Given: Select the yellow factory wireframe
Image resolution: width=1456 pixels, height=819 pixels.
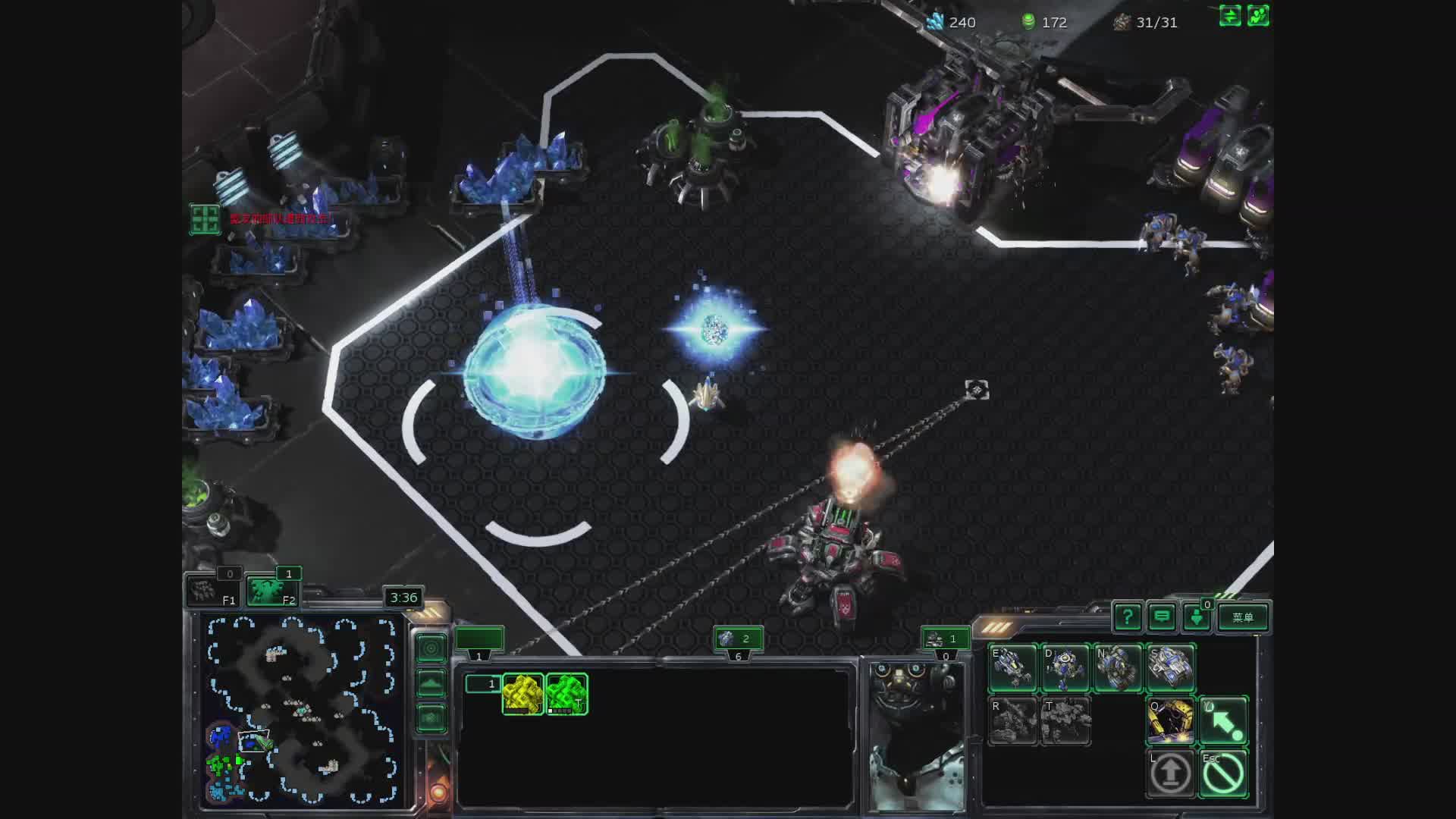Looking at the screenshot, I should (x=522, y=694).
